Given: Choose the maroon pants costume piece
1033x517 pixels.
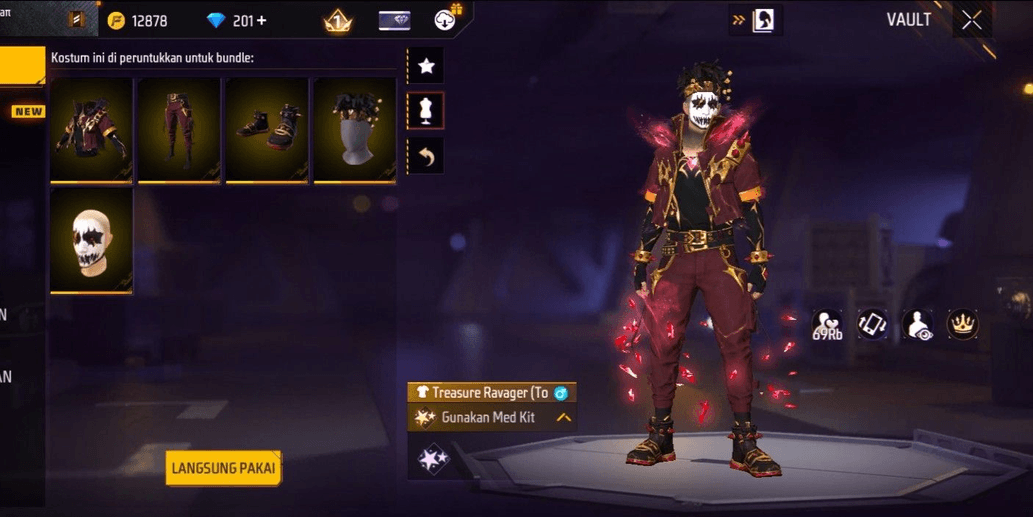Looking at the screenshot, I should coord(179,130).
